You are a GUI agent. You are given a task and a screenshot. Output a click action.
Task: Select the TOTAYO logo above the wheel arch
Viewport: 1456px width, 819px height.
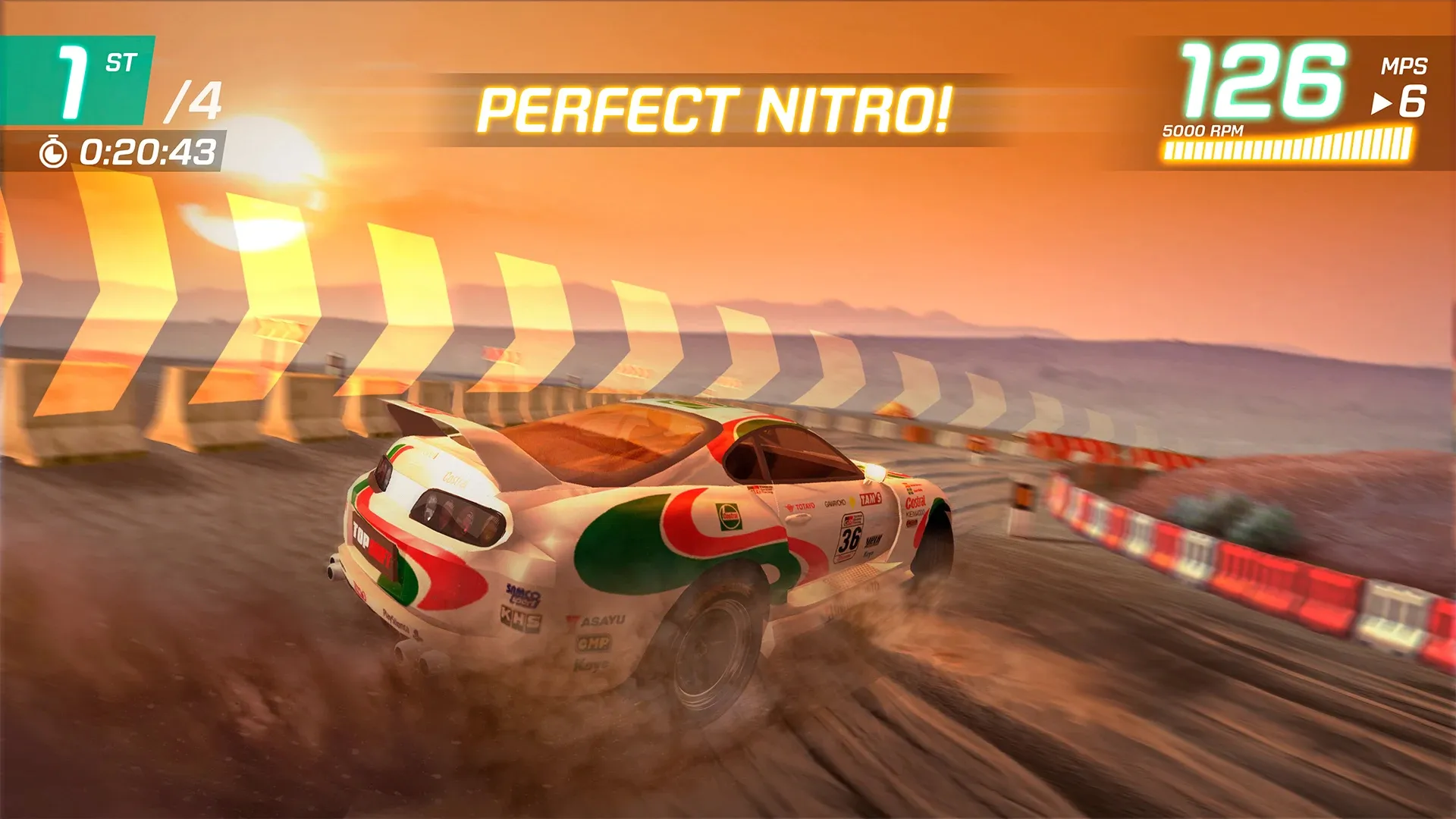coord(801,505)
